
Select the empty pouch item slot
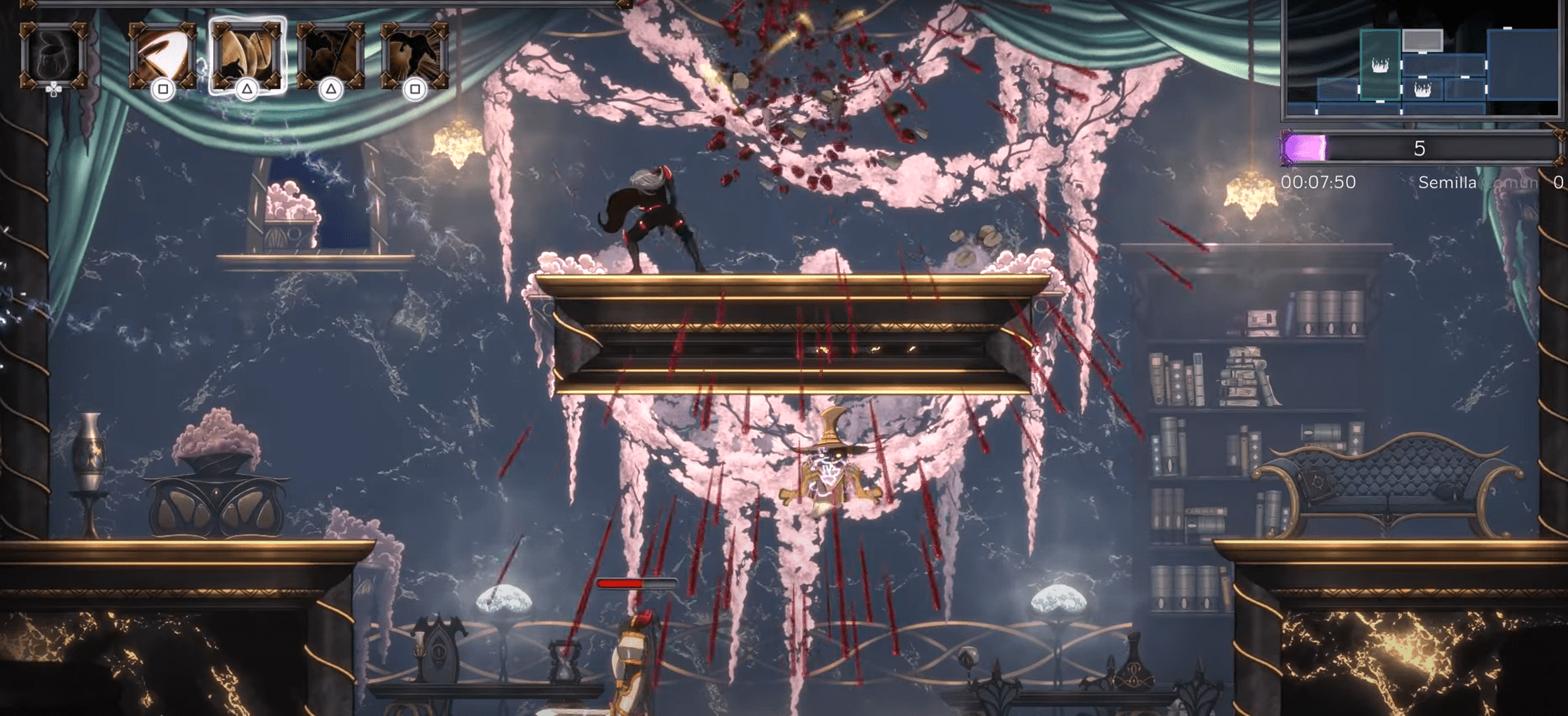click(54, 55)
